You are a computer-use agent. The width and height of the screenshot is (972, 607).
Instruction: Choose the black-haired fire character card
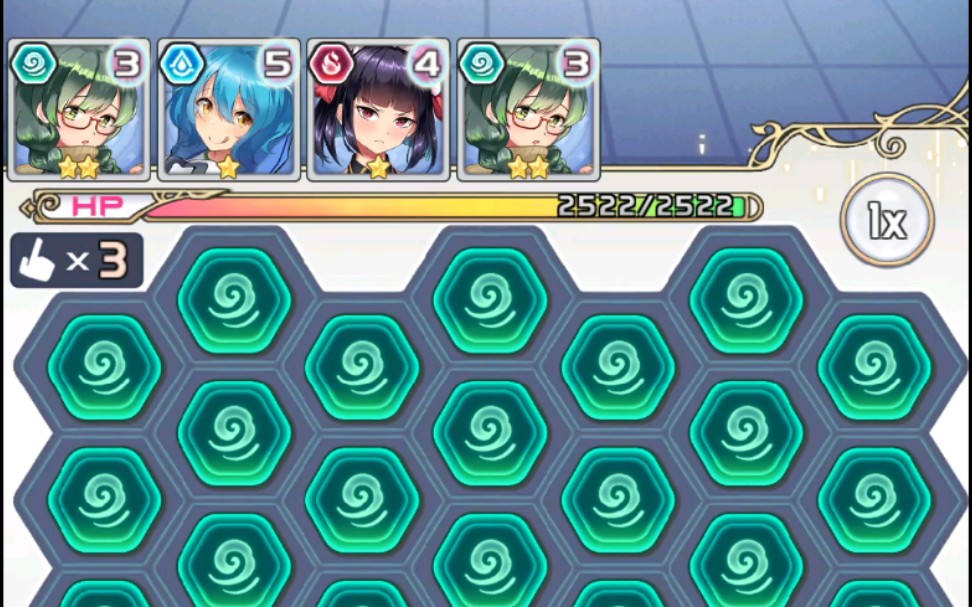click(x=379, y=110)
